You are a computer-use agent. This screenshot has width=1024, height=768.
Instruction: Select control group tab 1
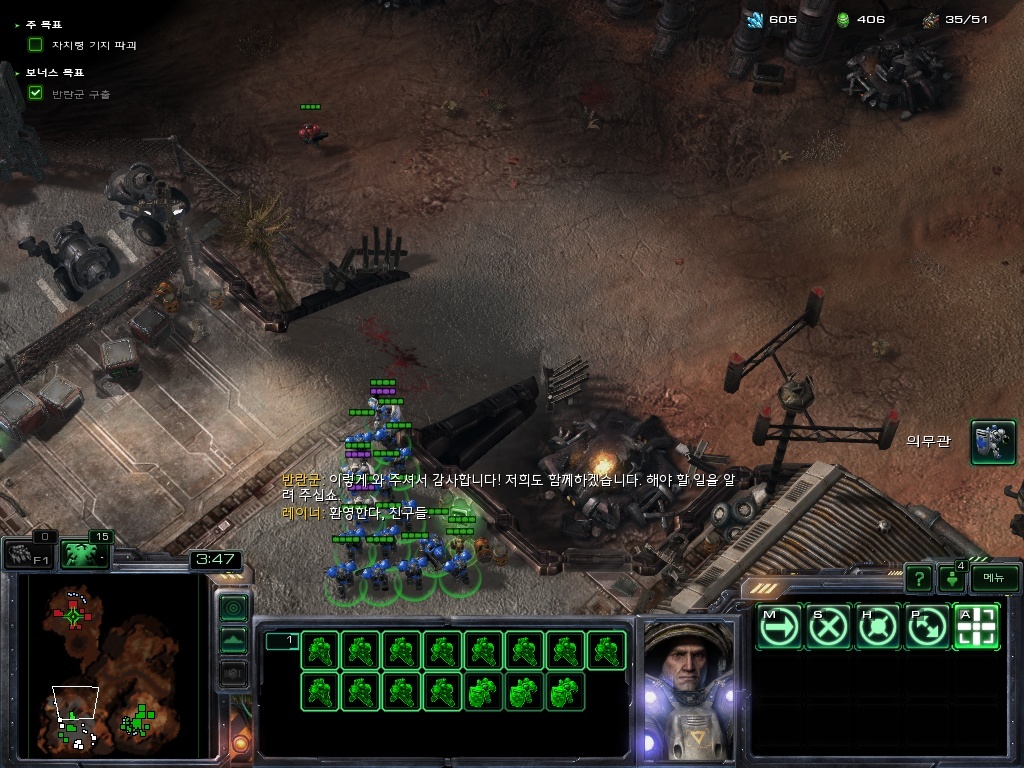pos(282,641)
